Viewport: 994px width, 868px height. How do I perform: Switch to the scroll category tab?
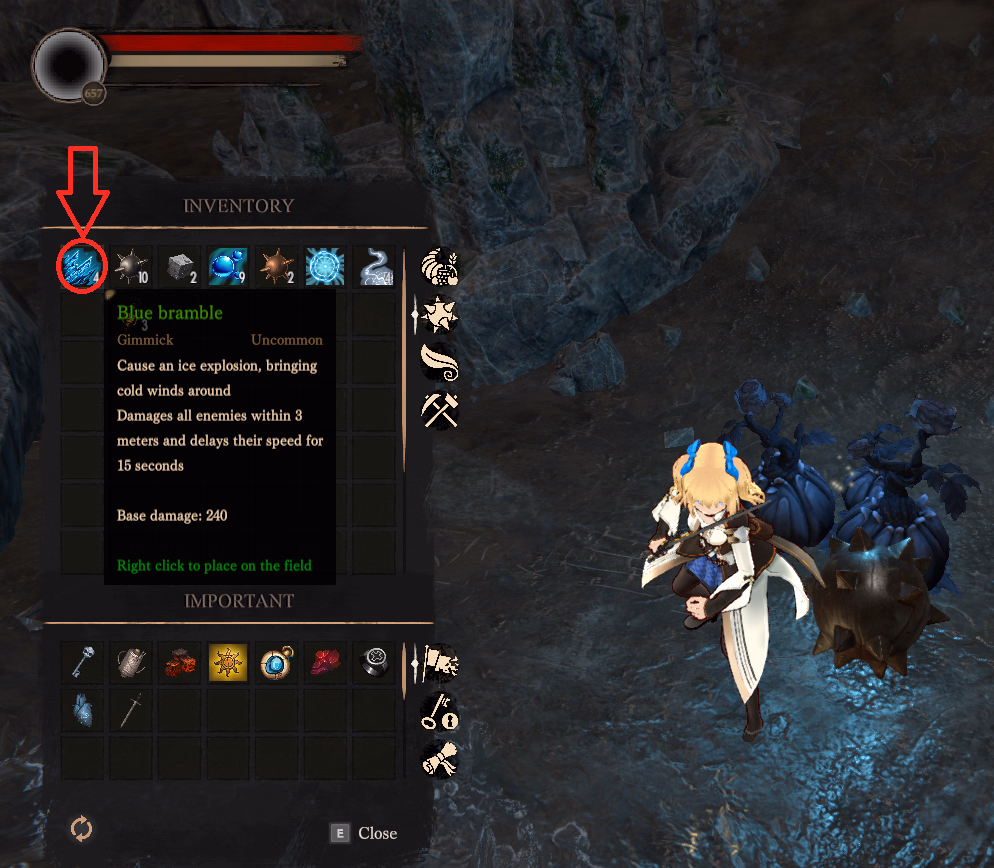pyautogui.click(x=440, y=758)
